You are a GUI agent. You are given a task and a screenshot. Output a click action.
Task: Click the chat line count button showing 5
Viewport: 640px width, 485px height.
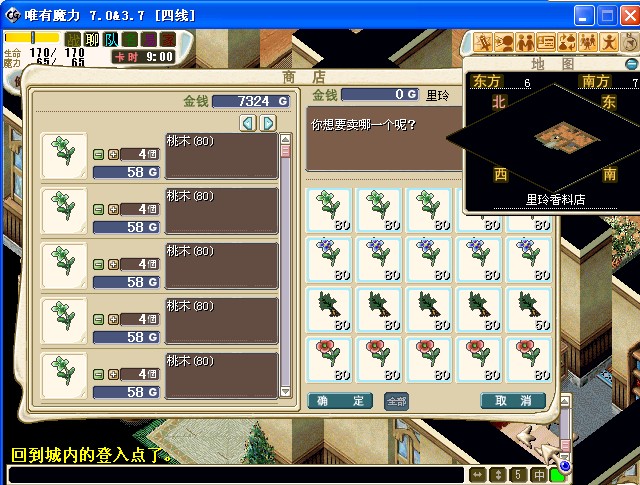(x=519, y=474)
